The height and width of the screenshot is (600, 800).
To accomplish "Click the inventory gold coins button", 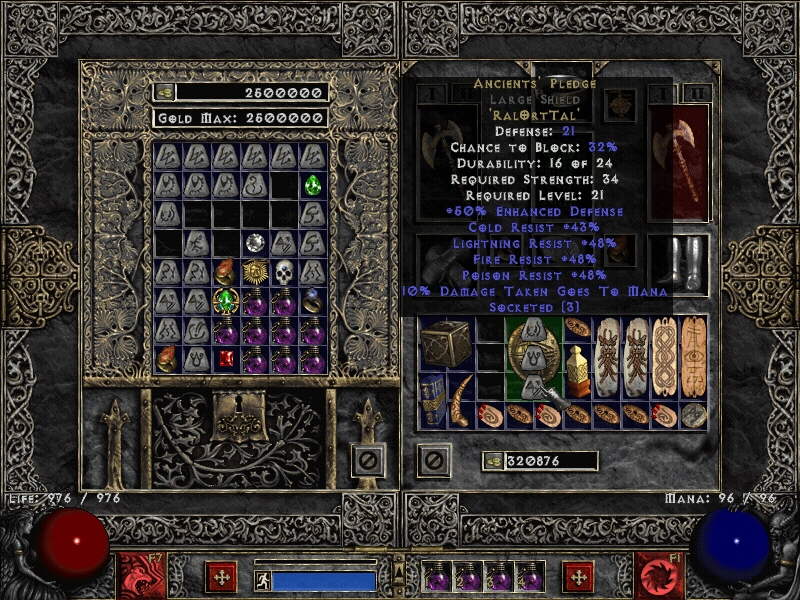I will click(x=493, y=461).
